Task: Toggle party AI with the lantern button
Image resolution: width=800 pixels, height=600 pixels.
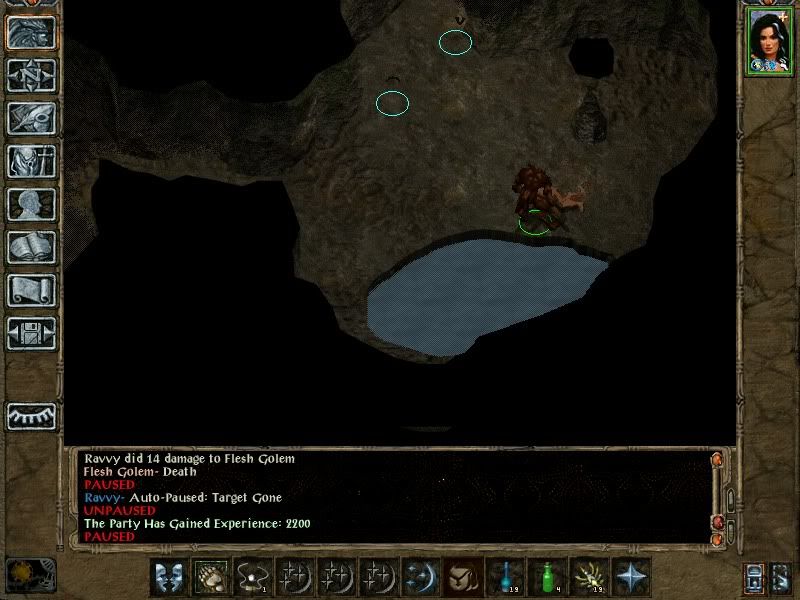Action: click(780, 577)
